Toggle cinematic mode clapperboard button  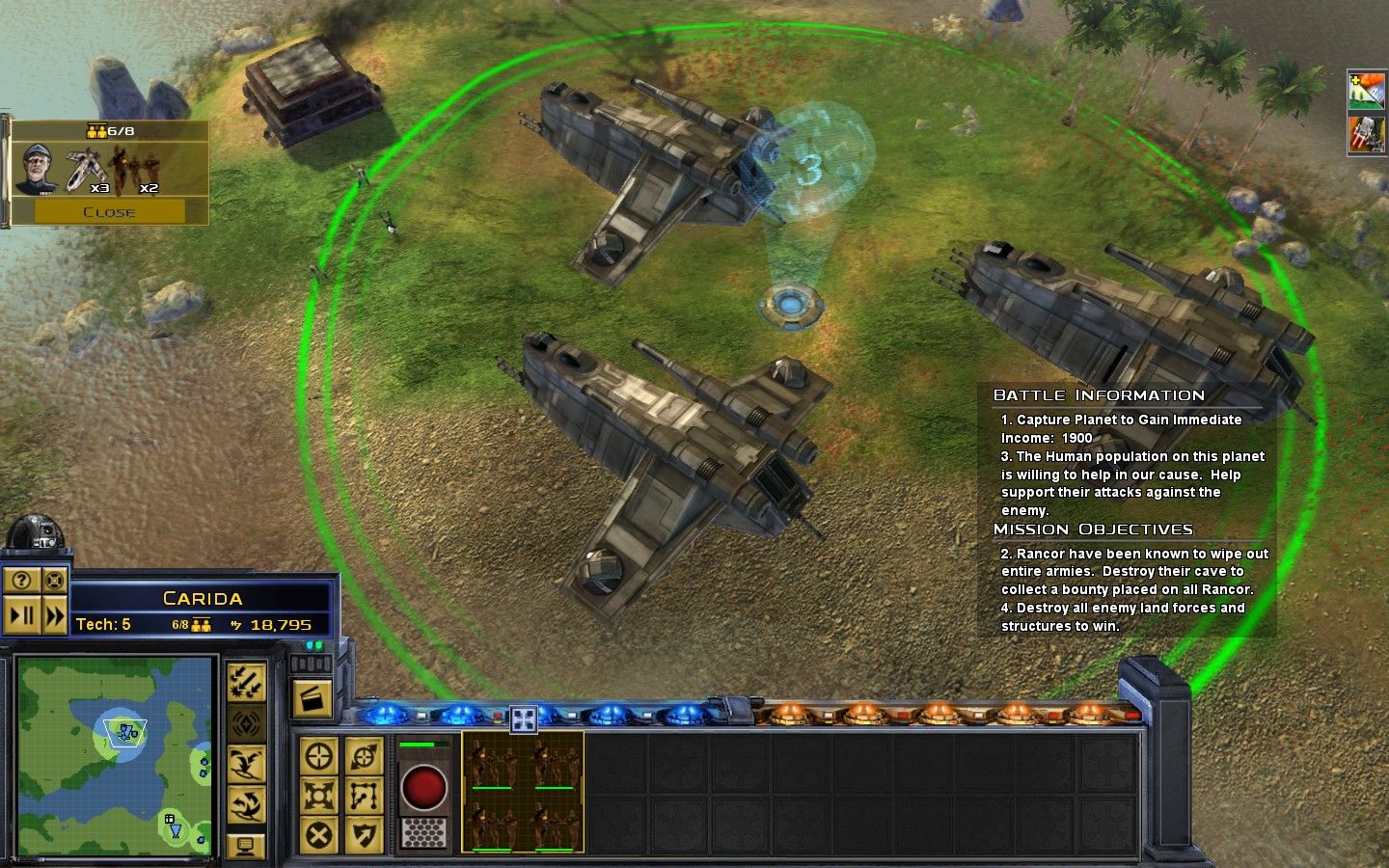312,698
